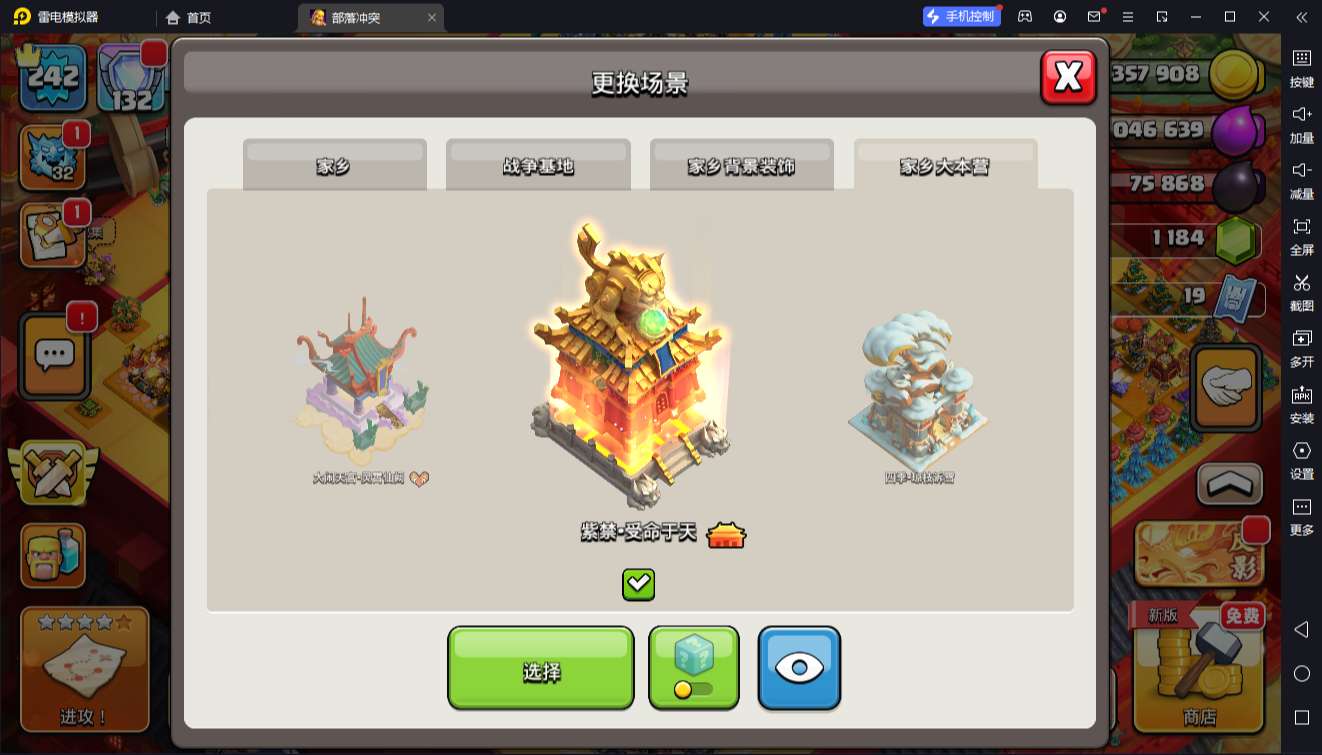This screenshot has height=755, width=1322.
Task: Open the chat speech bubble button
Action: pos(55,355)
